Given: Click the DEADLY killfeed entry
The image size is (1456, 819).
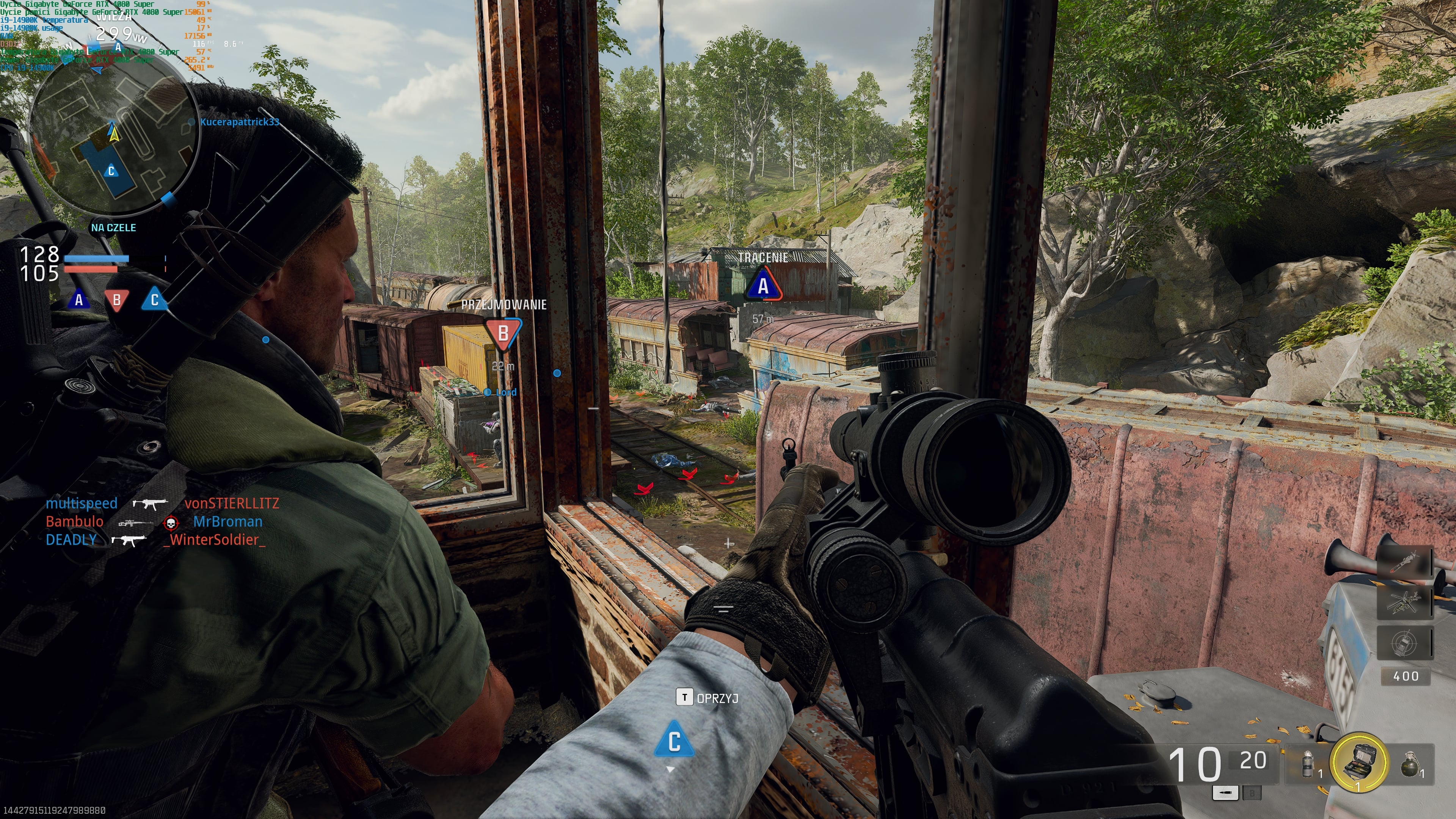Looking at the screenshot, I should coord(71,540).
